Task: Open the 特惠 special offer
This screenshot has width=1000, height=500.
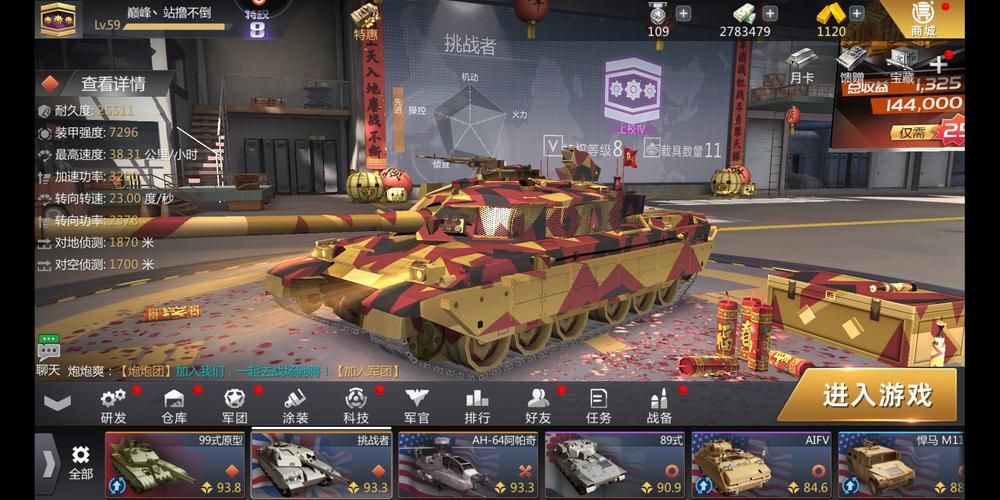Action: [366, 22]
